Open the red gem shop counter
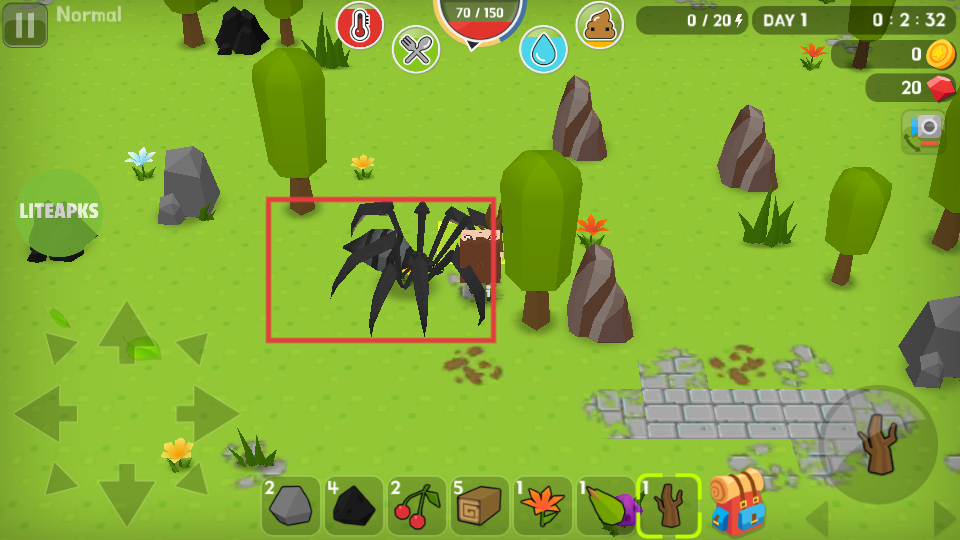The width and height of the screenshot is (960, 540). coord(911,88)
